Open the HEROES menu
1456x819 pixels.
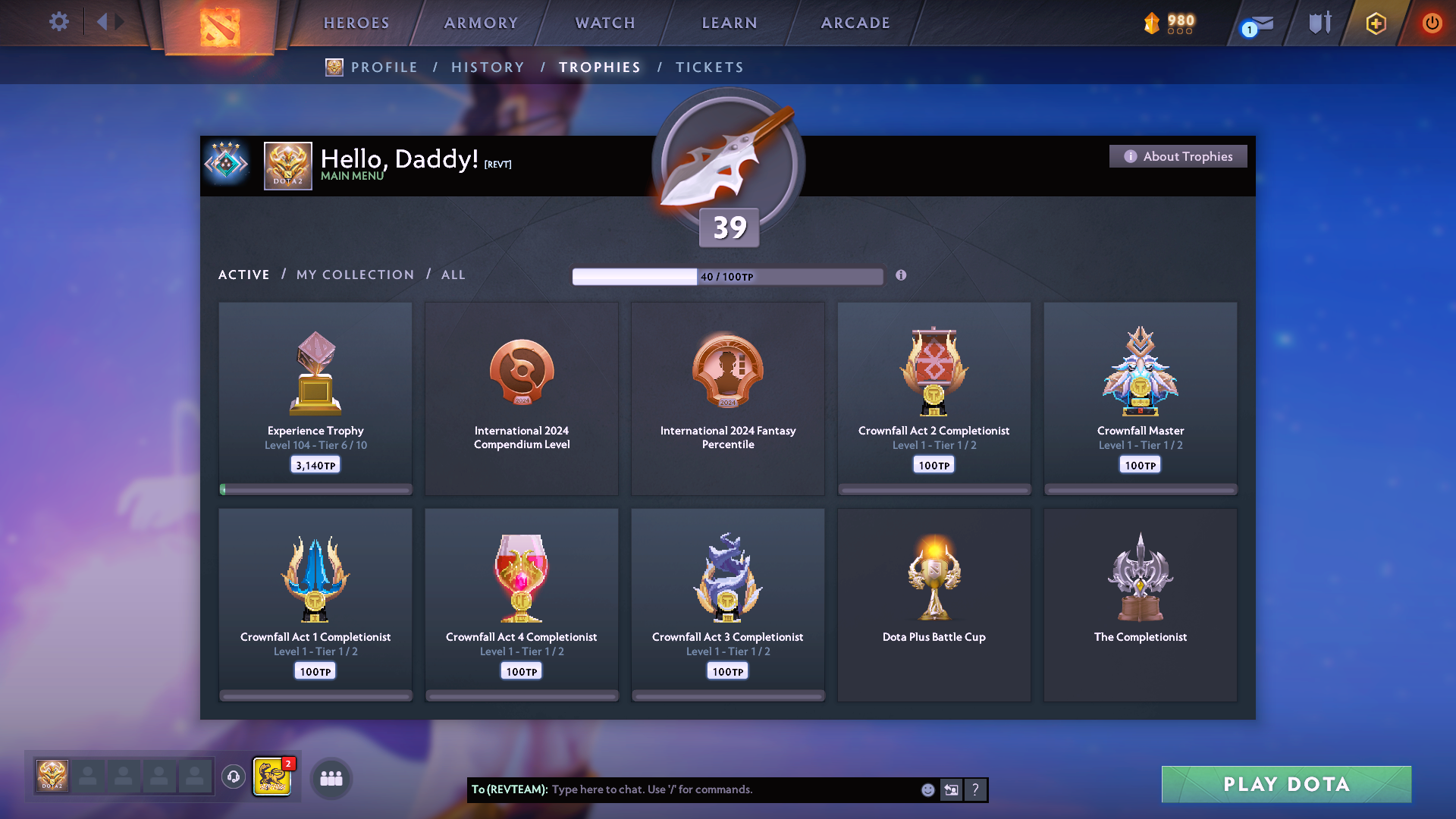[x=356, y=23]
